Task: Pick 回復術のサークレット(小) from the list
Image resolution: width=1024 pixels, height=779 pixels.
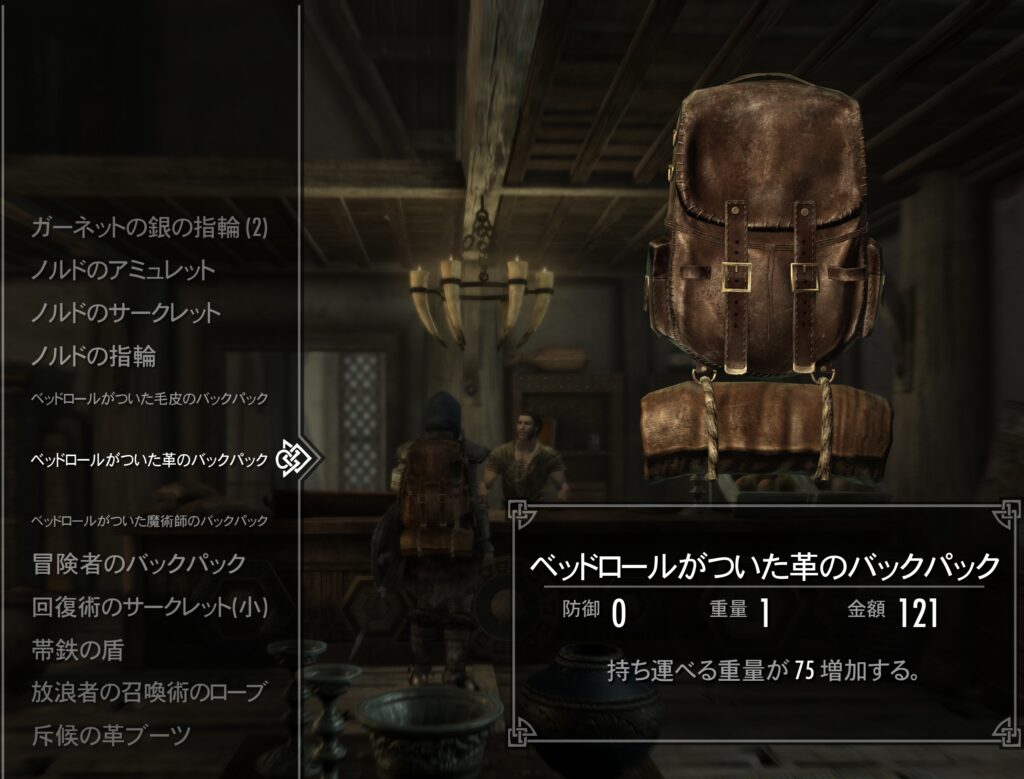Action: coord(150,606)
